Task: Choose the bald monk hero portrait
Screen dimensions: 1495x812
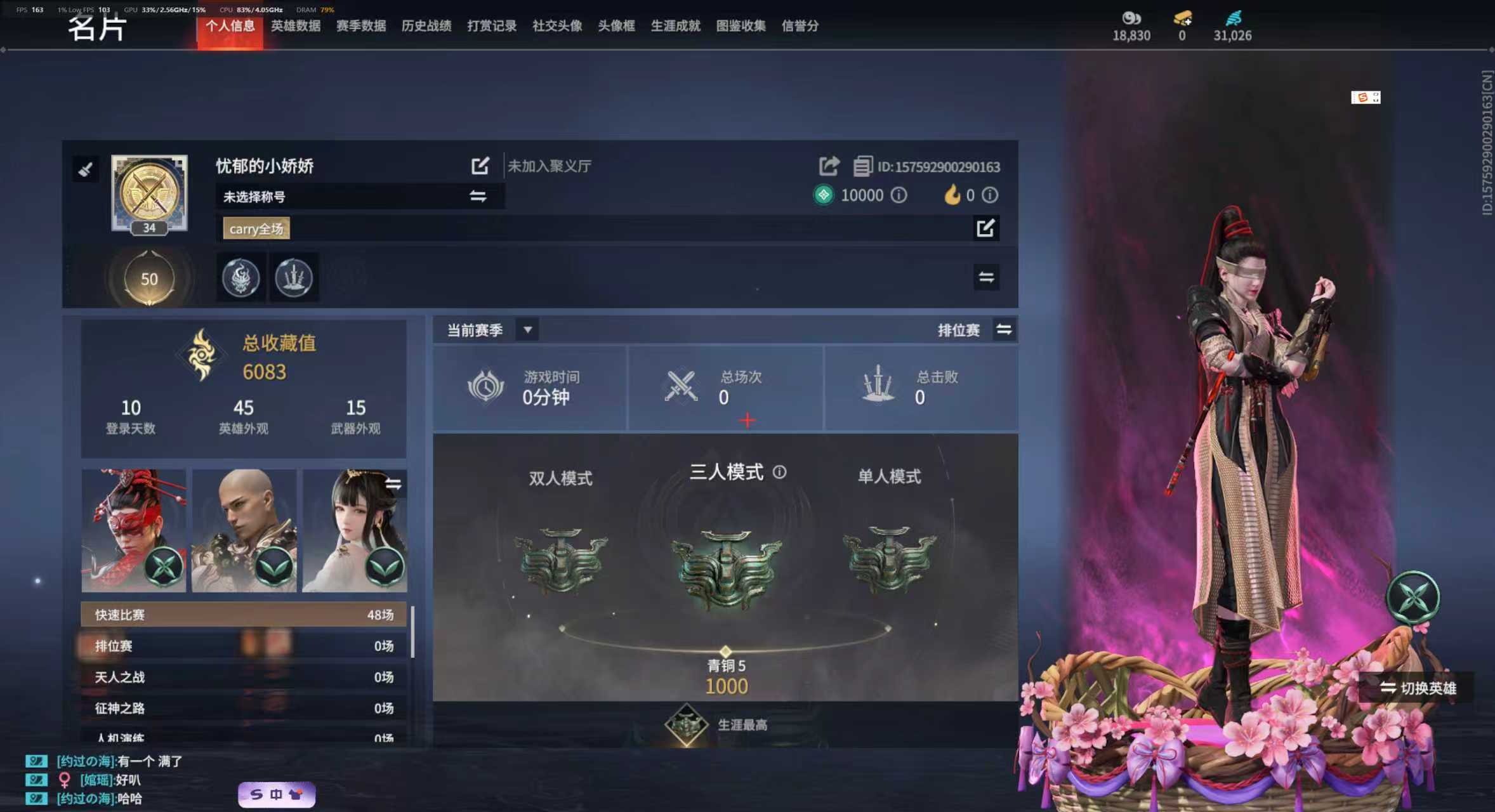Action: click(x=244, y=530)
